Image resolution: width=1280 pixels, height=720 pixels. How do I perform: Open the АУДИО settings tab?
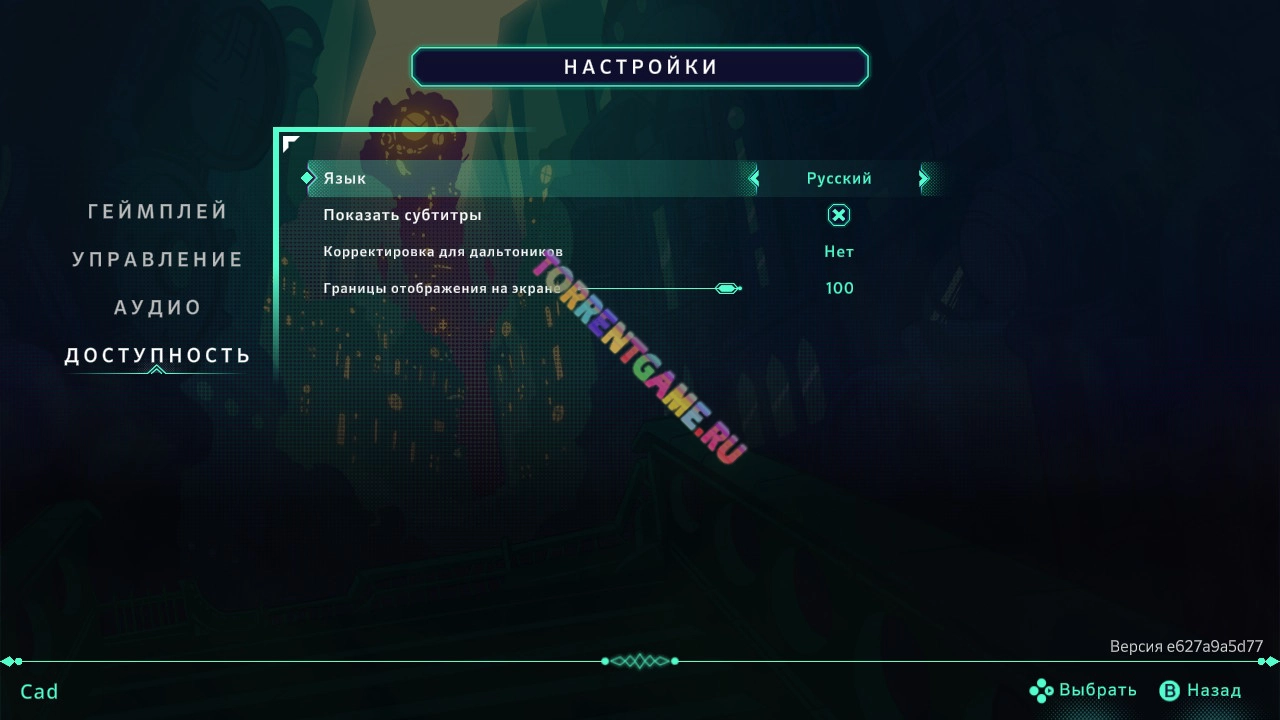click(157, 306)
